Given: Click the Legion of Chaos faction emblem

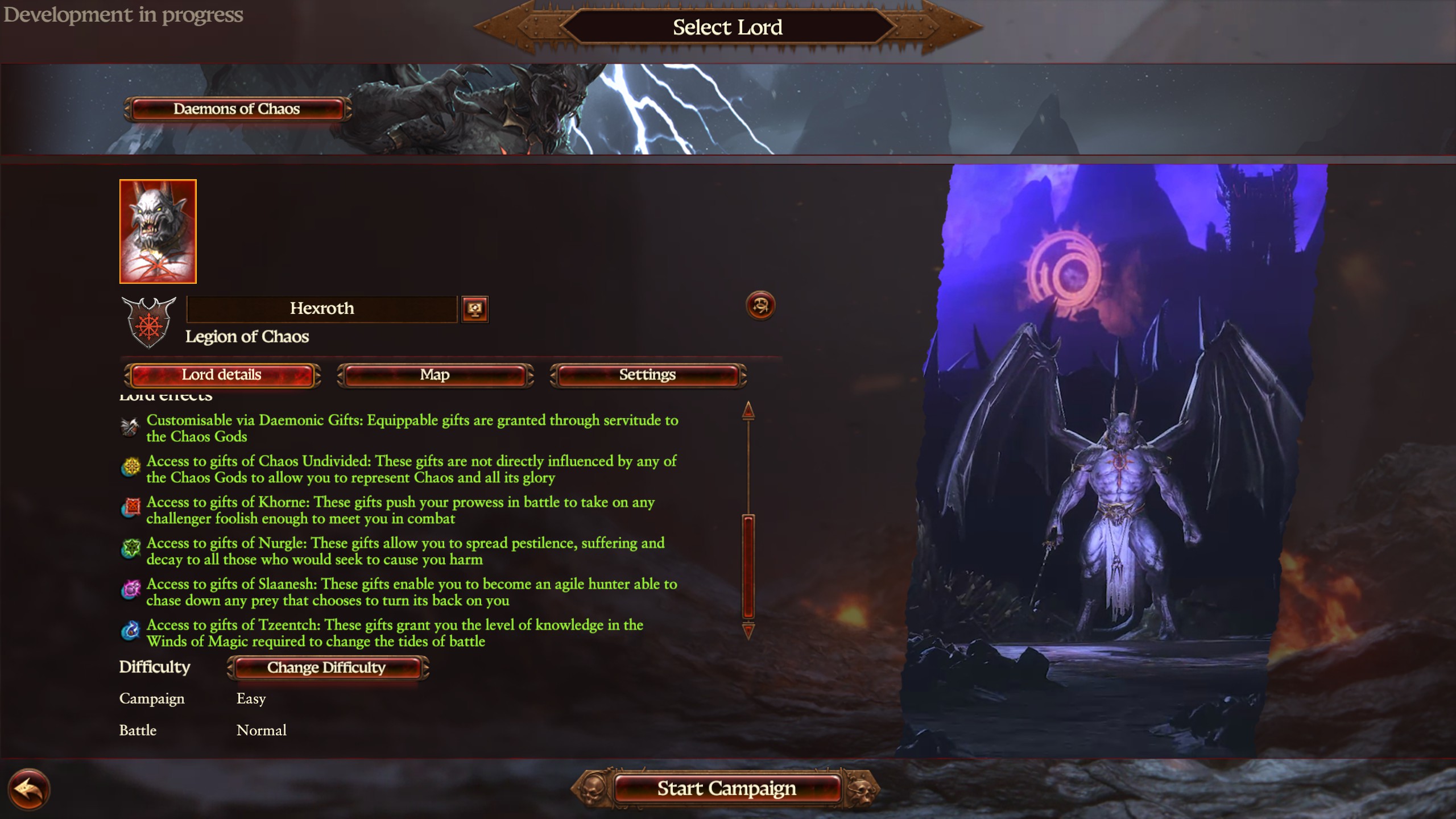Looking at the screenshot, I should [x=149, y=322].
